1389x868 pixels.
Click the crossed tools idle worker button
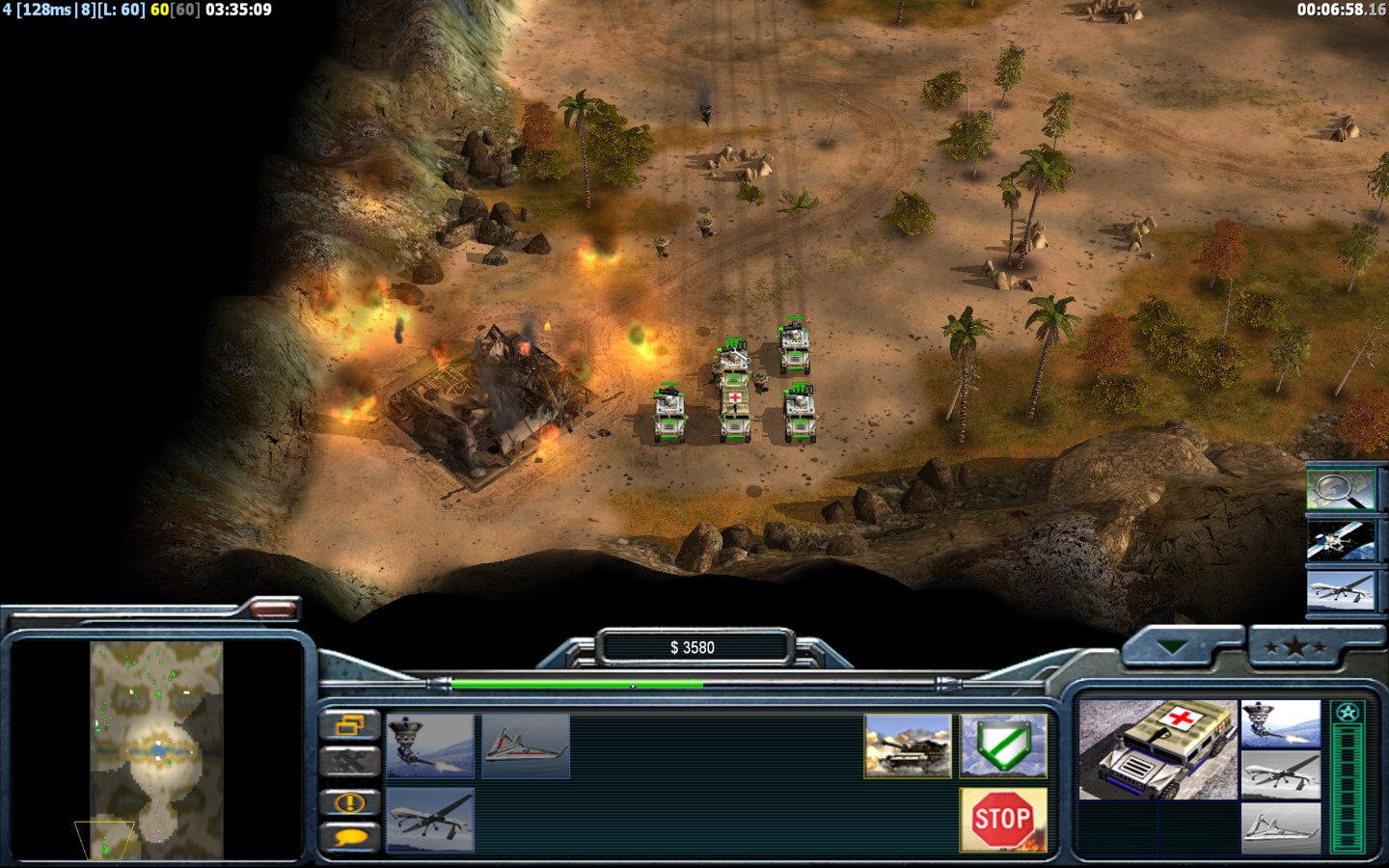pos(349,762)
